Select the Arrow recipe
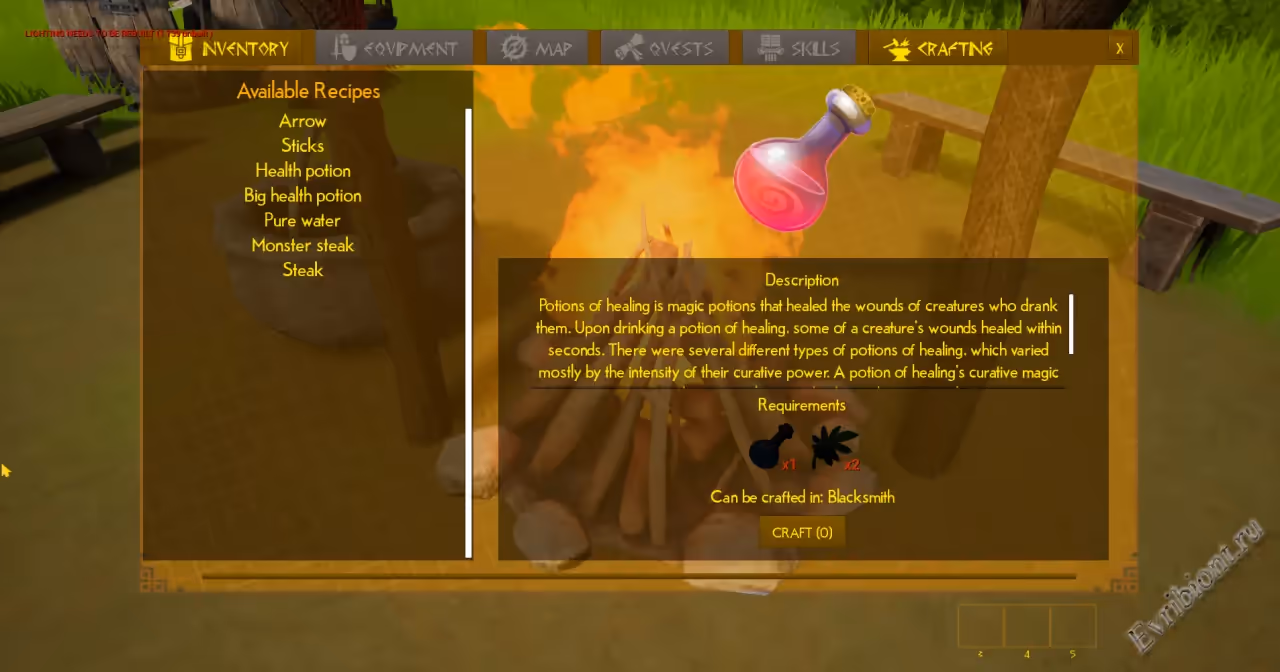1280x672 pixels. (303, 121)
